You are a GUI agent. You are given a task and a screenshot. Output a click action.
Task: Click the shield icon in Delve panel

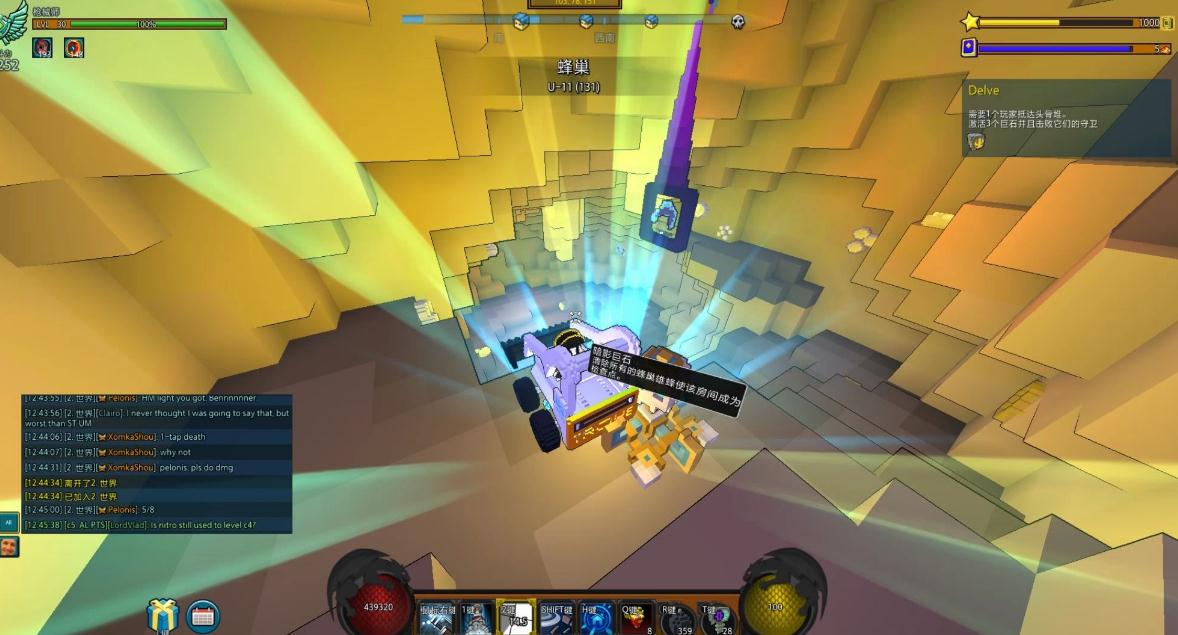point(977,142)
